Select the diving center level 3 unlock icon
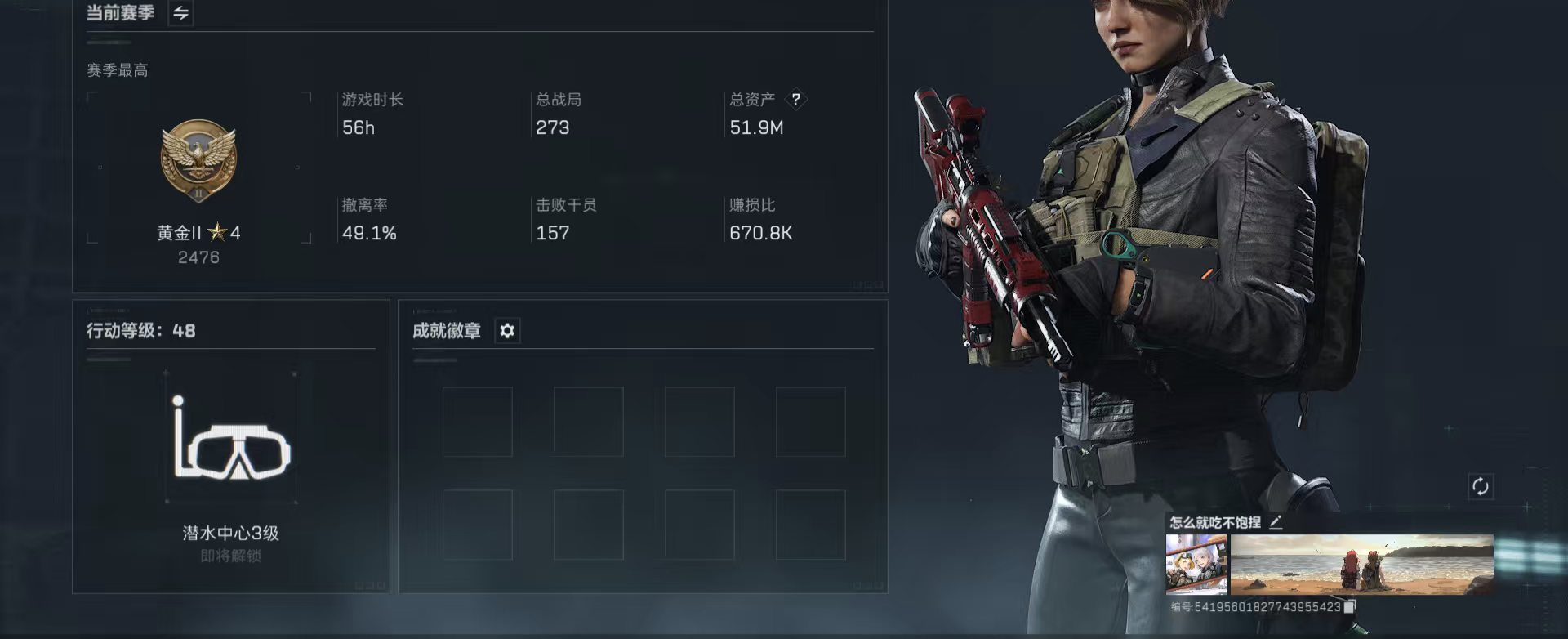 (x=231, y=439)
